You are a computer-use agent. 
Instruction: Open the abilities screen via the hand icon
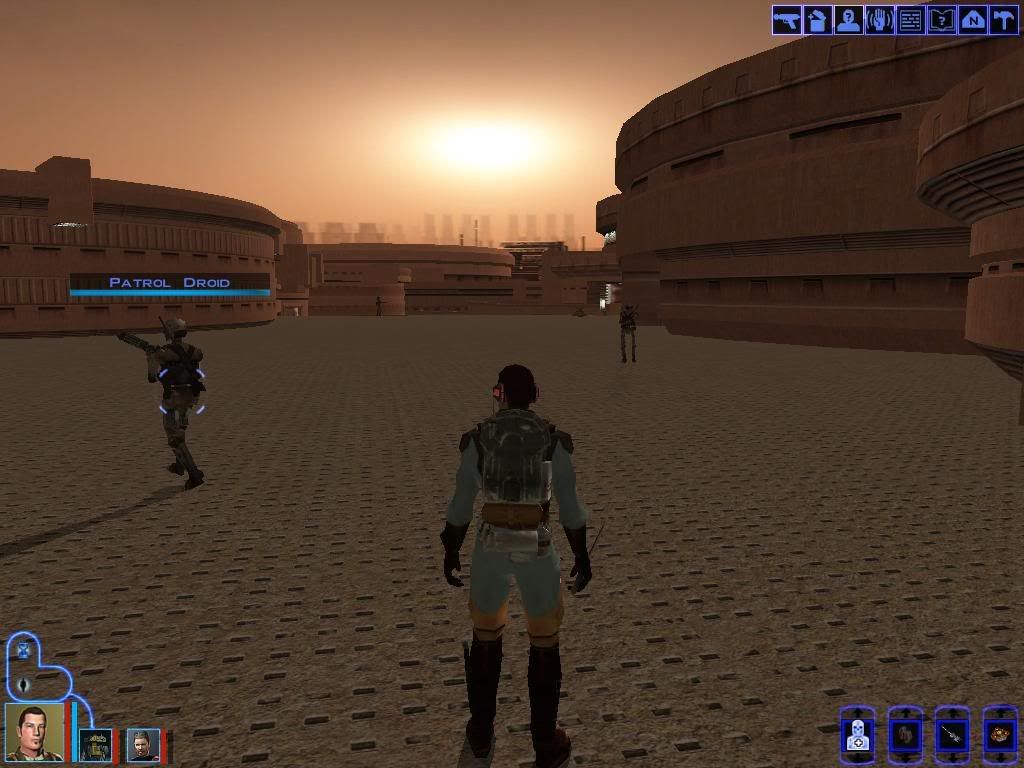(879, 20)
